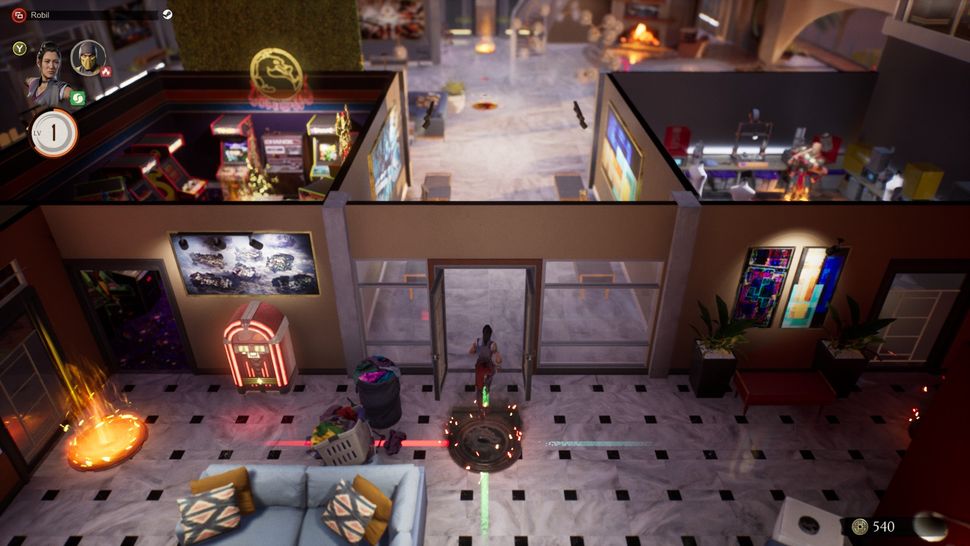
Task: Select the Scorpion kameo portrait
Action: tap(89, 59)
